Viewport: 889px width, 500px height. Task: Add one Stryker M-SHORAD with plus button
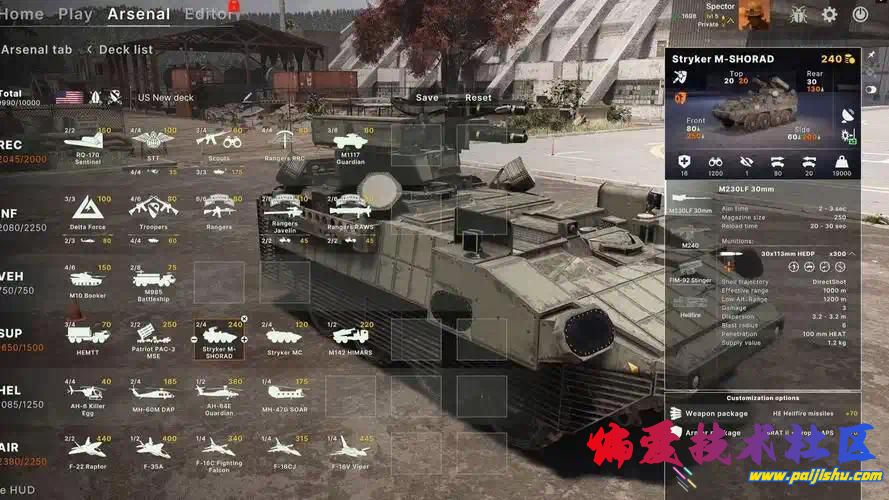coord(244,337)
